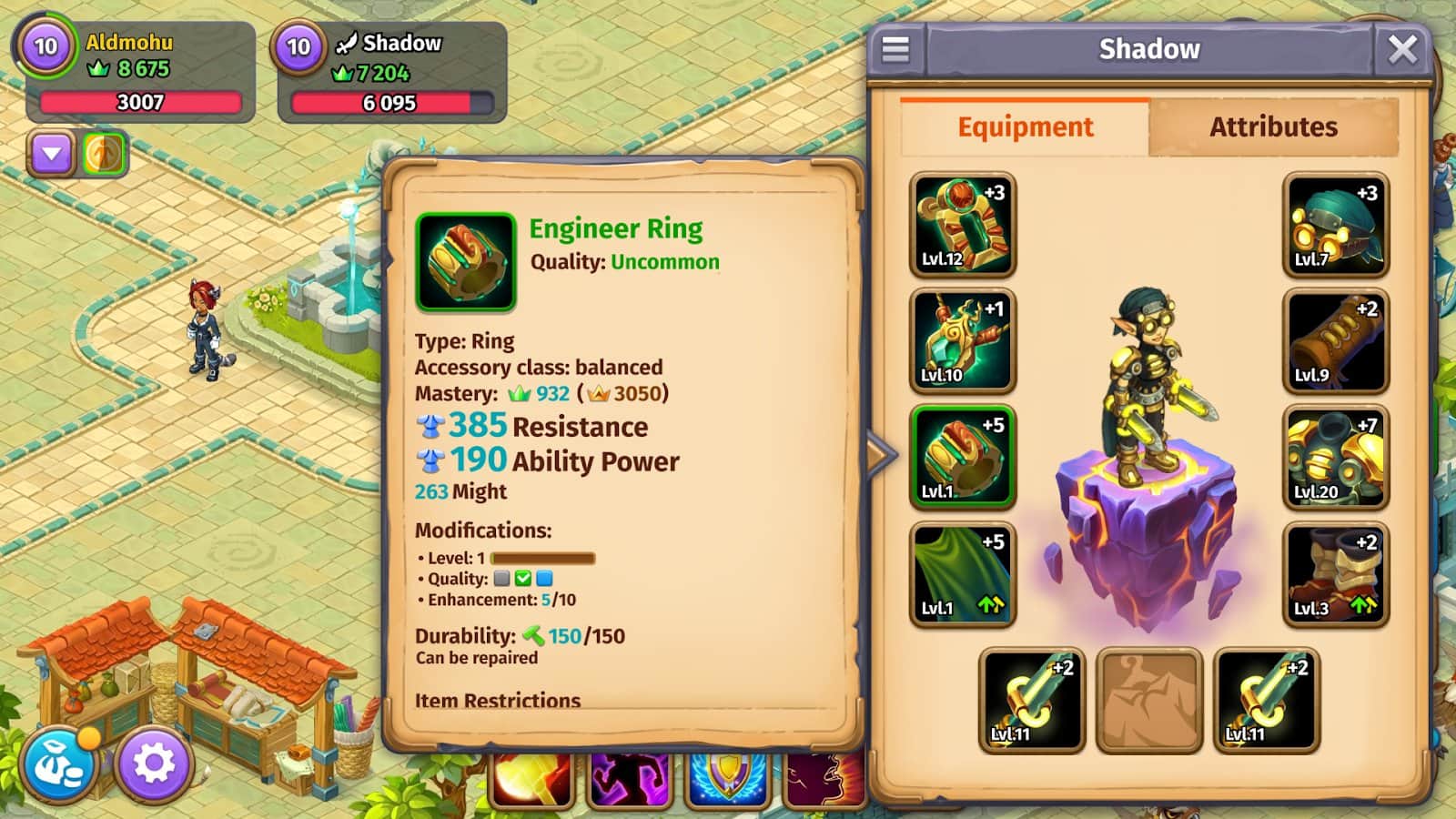The width and height of the screenshot is (1456, 819).
Task: Close the Shadow character panel
Action: click(x=1402, y=49)
